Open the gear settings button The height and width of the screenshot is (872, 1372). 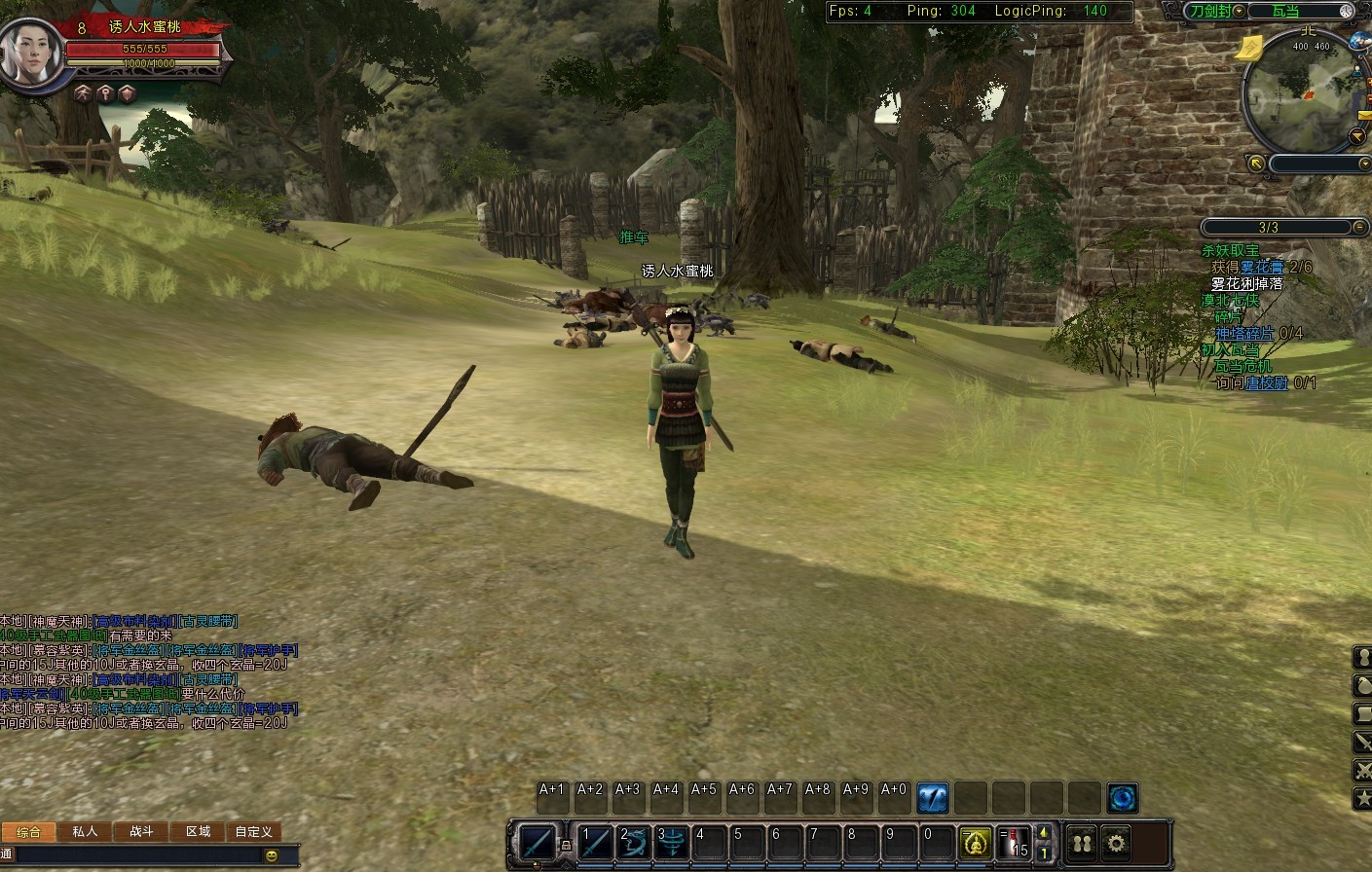tap(1116, 842)
